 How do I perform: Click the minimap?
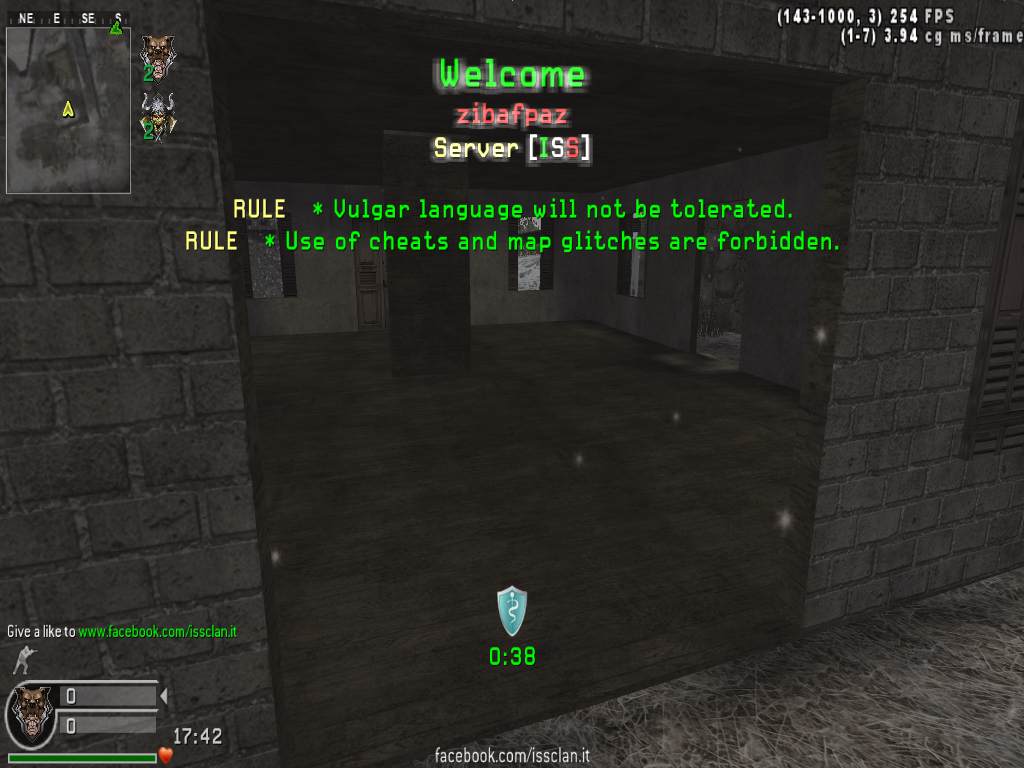coord(68,110)
